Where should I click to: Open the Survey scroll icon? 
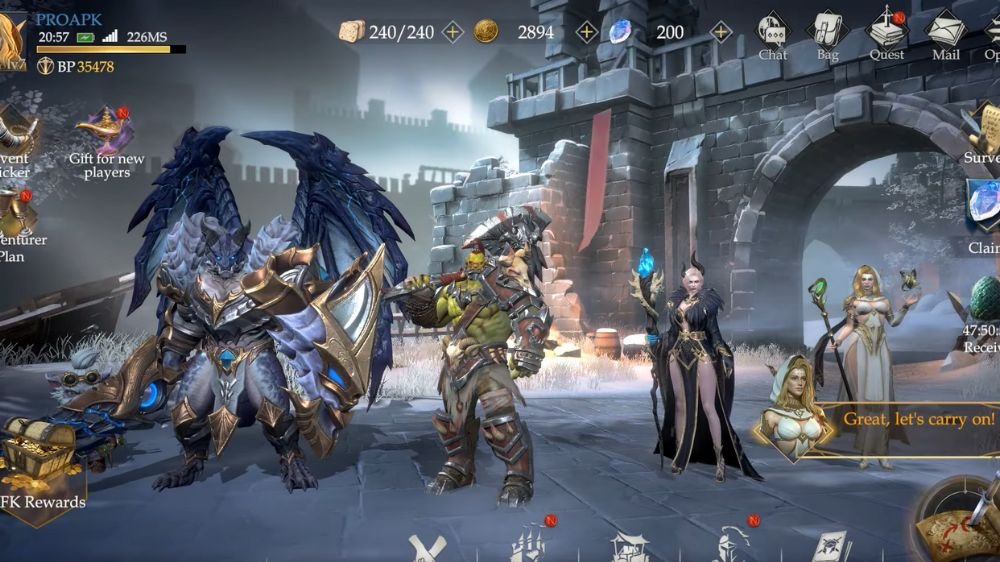pyautogui.click(x=980, y=130)
